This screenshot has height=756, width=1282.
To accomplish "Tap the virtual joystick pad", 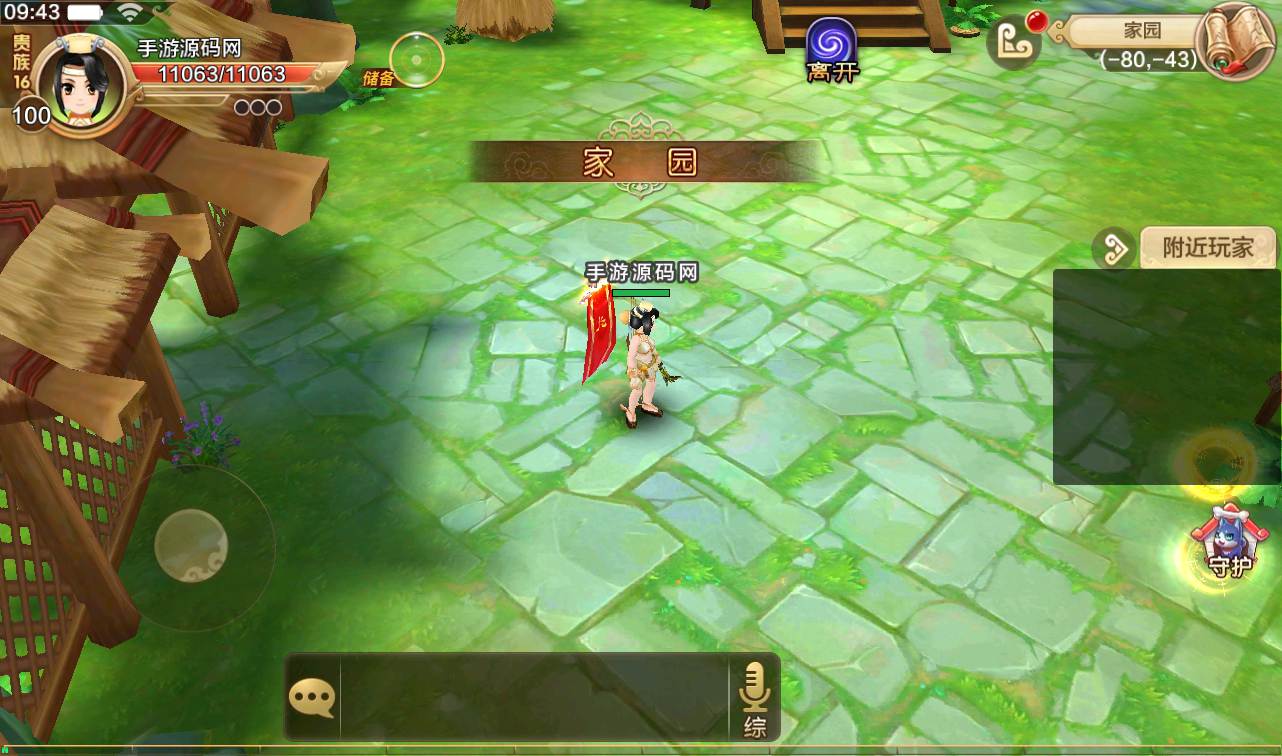I will click(x=191, y=545).
